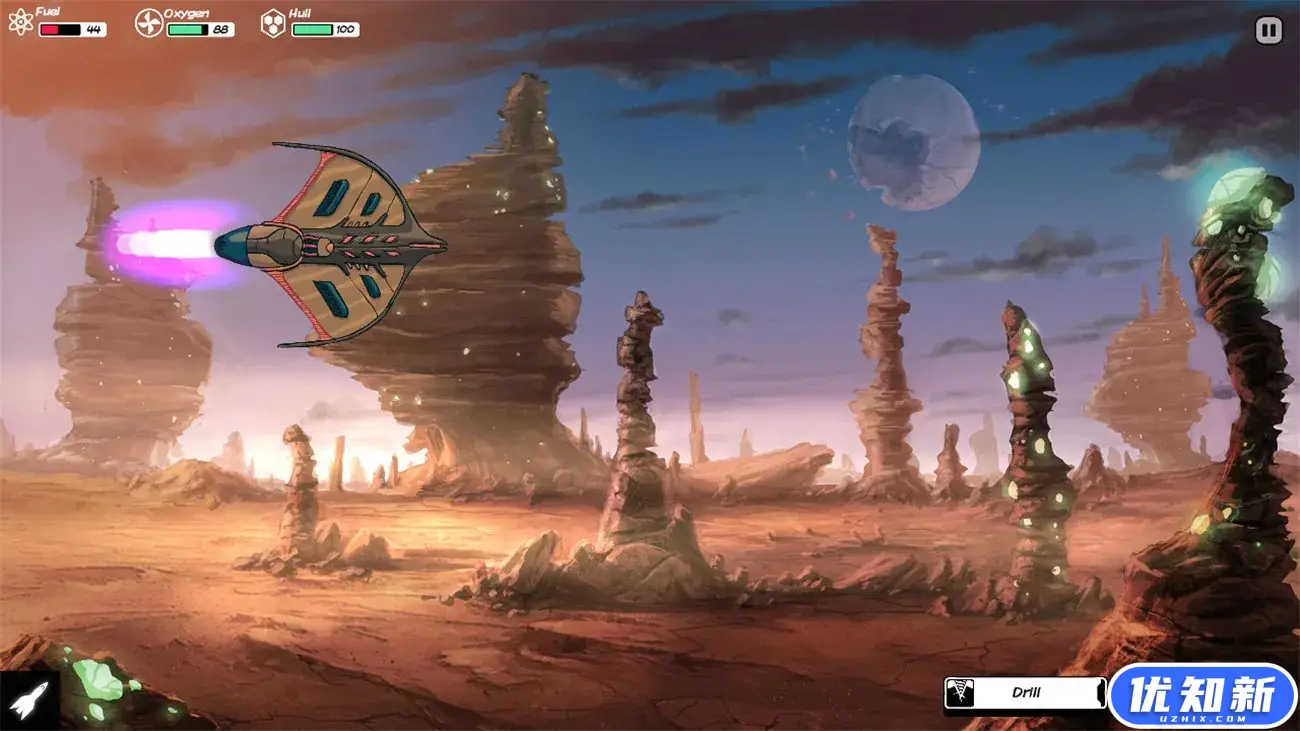Pause the game

[1268, 31]
